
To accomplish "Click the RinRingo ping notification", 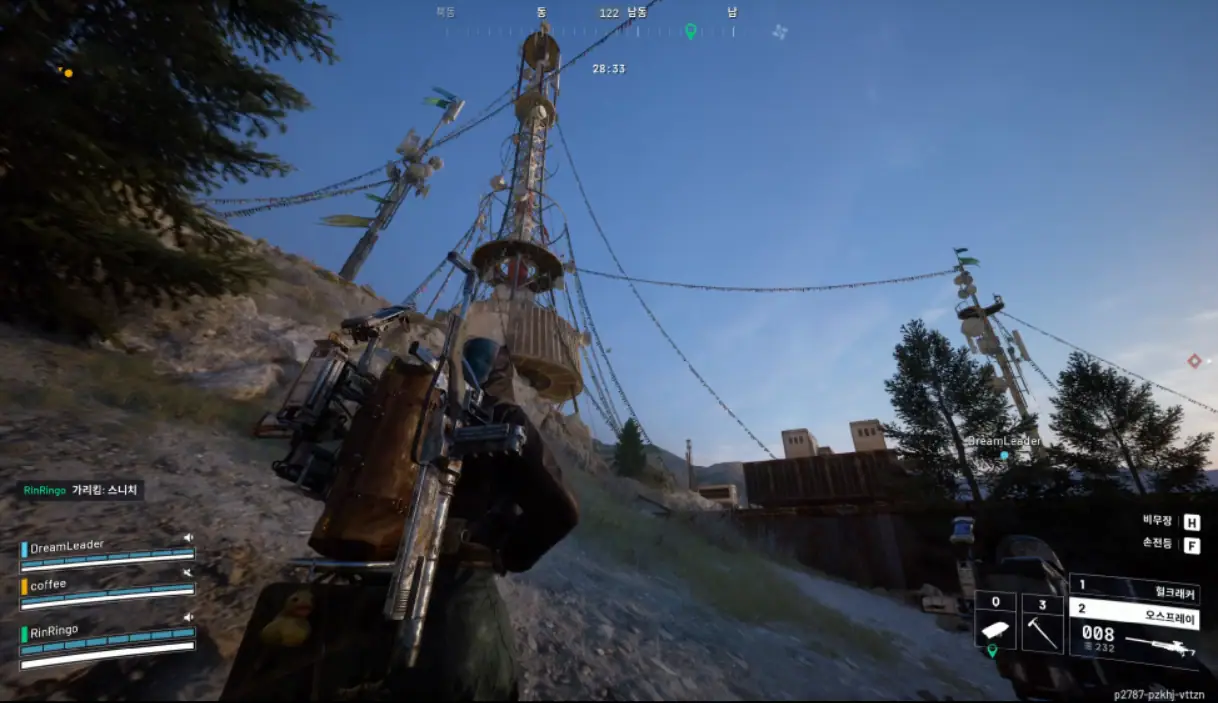I will tap(80, 490).
